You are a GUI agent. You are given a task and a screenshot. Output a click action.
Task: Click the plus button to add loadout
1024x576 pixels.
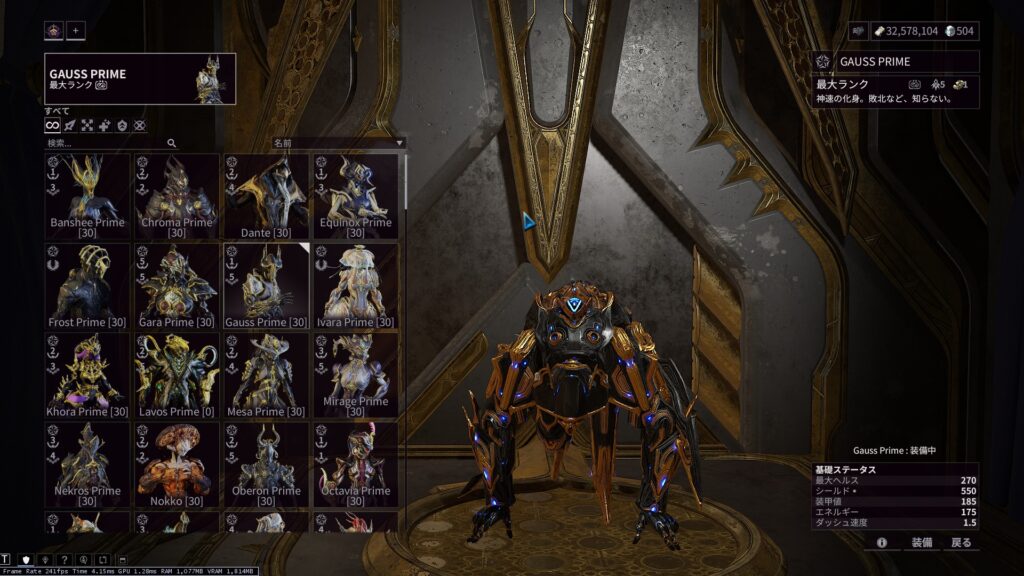76,30
